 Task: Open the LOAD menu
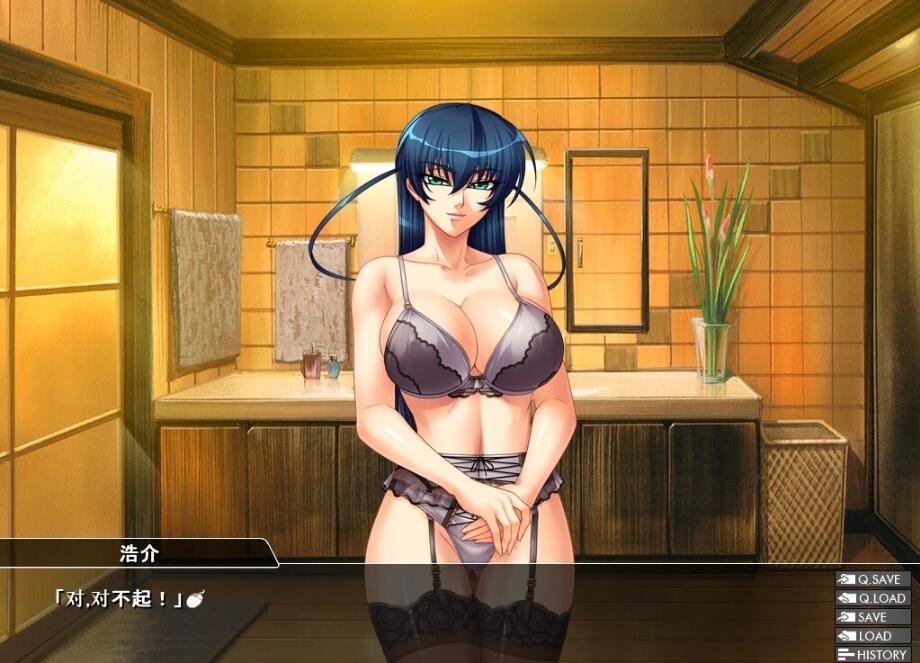[x=873, y=636]
